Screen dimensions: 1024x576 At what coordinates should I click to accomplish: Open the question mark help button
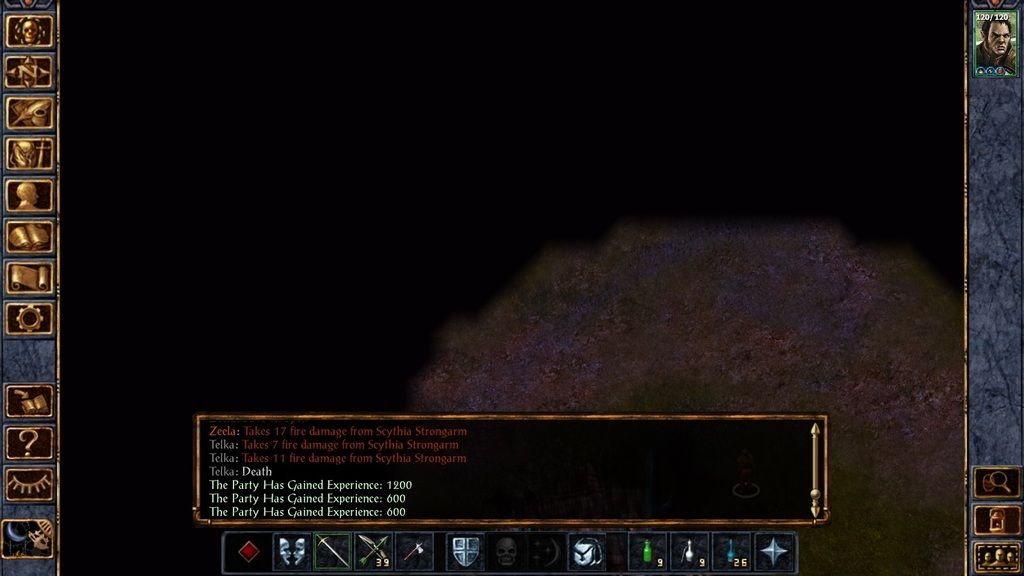point(29,442)
